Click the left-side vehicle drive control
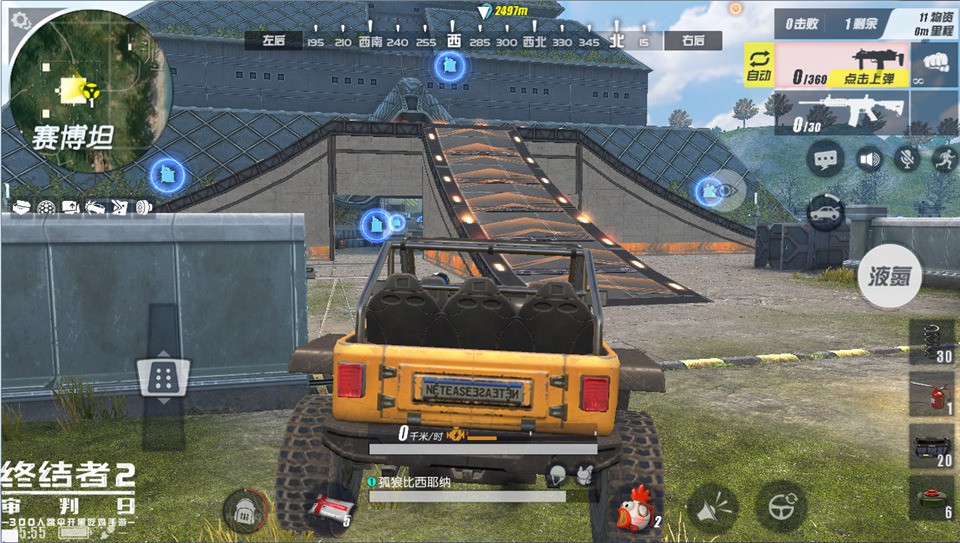This screenshot has width=960, height=543. pos(161,377)
